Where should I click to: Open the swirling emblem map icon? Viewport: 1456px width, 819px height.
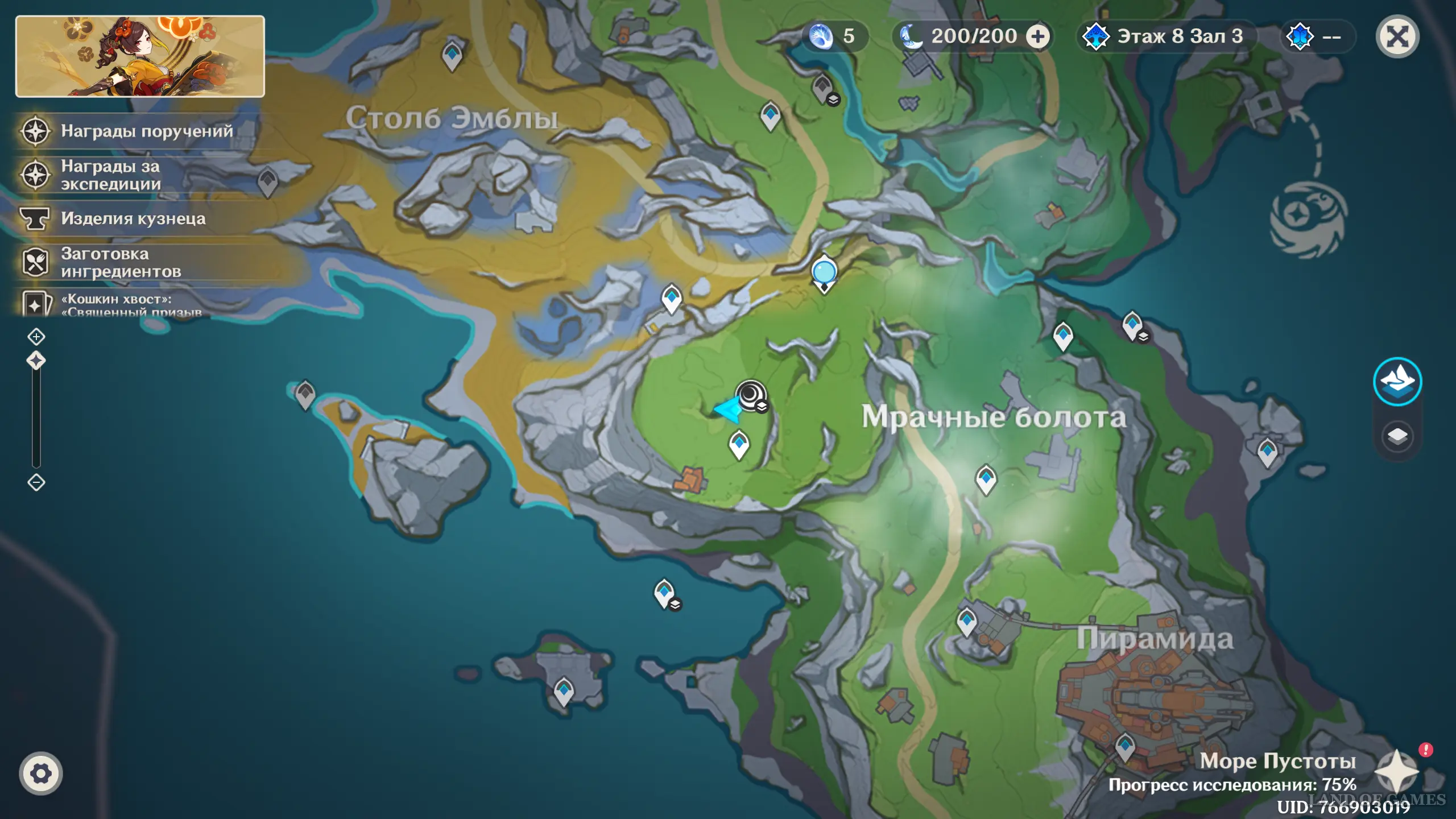pyautogui.click(x=1308, y=219)
